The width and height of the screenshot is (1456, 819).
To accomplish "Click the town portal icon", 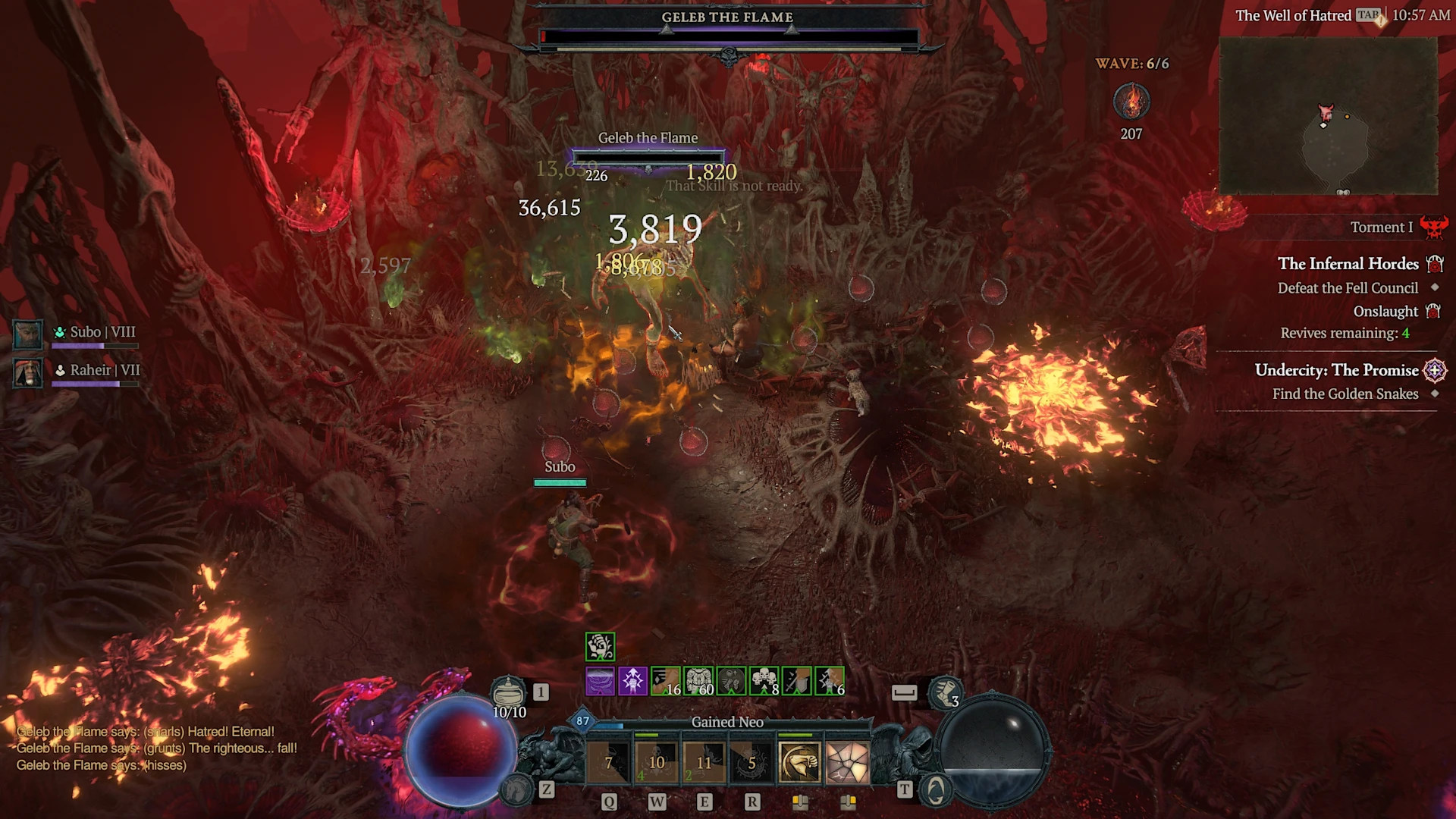I will [936, 790].
